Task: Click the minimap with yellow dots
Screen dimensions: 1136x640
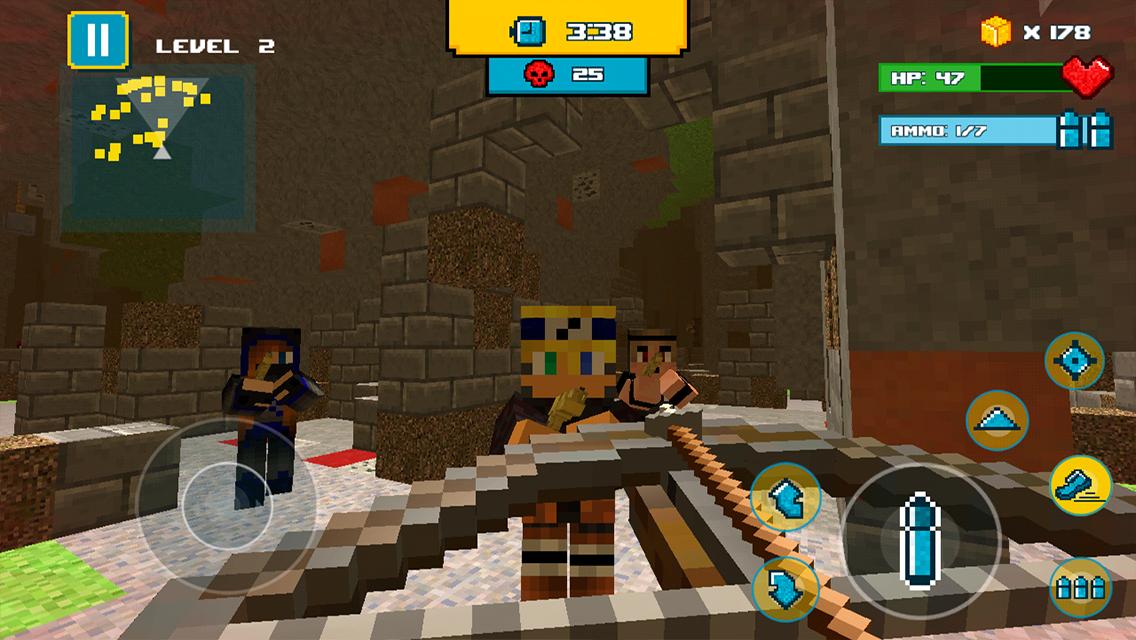Action: coord(158,150)
